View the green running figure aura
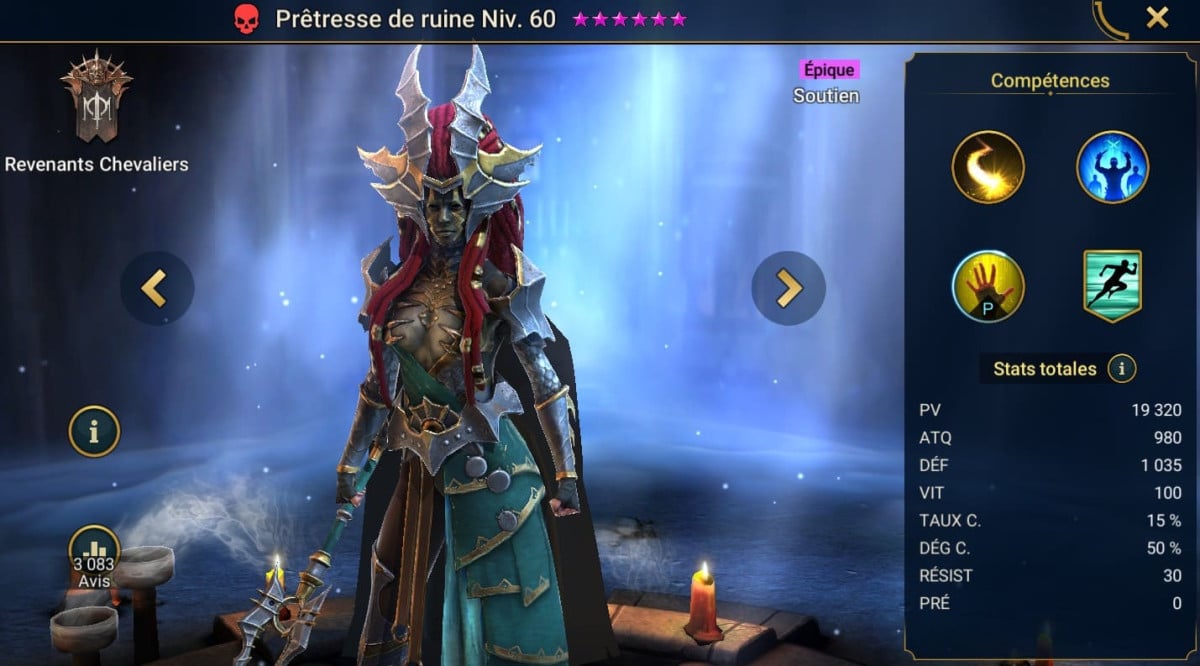1200x666 pixels. tap(1112, 287)
